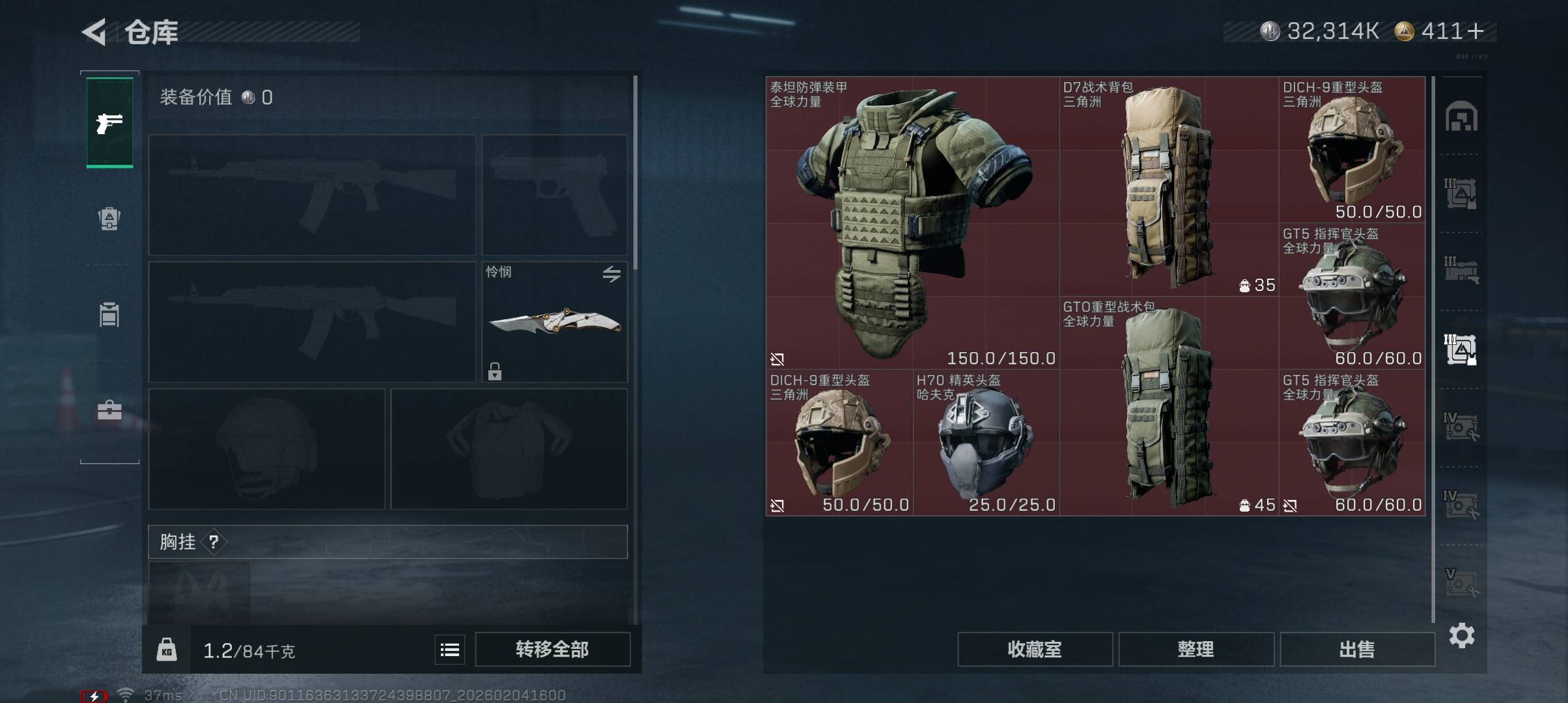The width and height of the screenshot is (1568, 703).
Task: Open the main warehouse arch tab
Action: point(1461,117)
